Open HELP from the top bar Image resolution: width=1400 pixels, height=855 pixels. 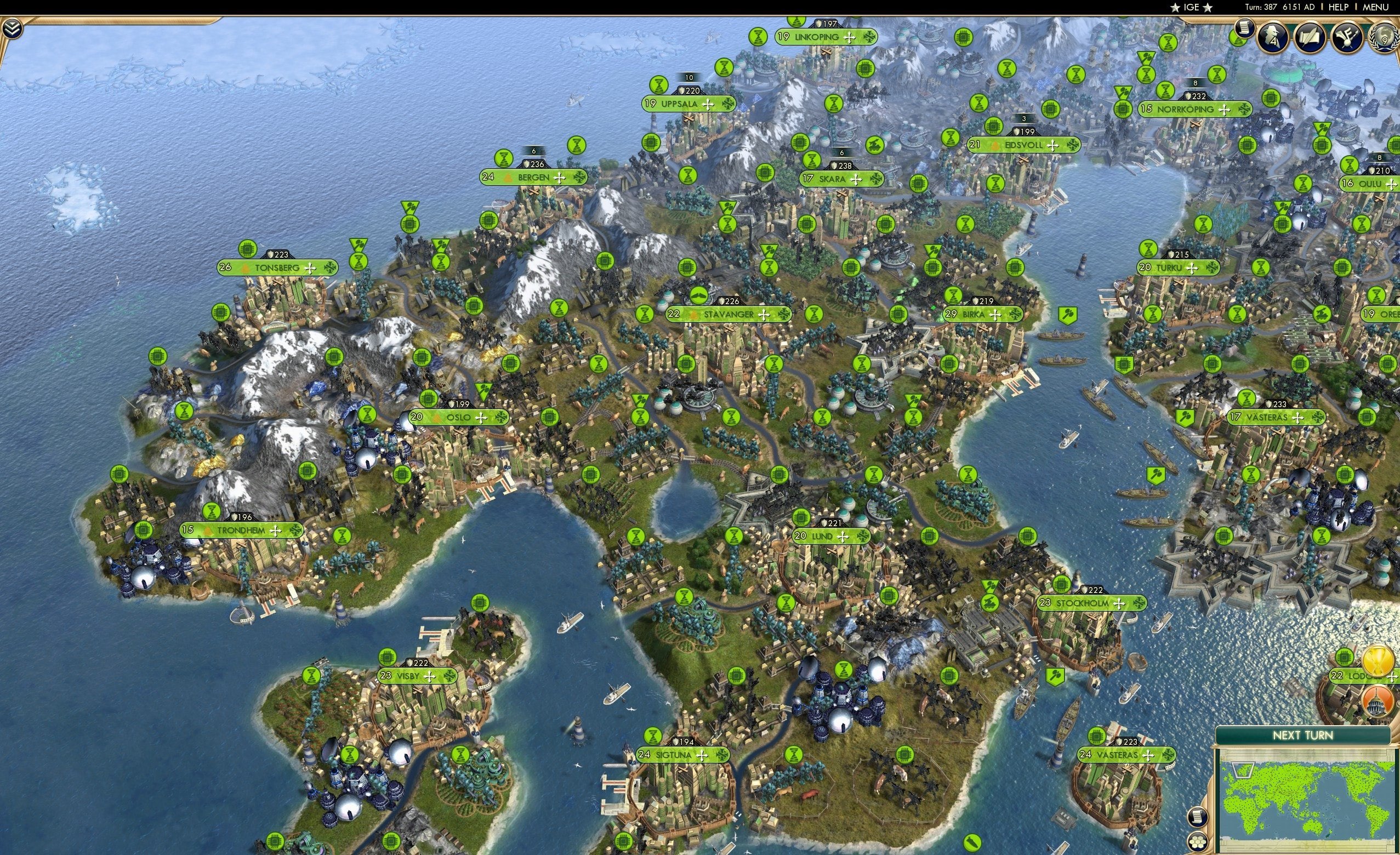1339,7
